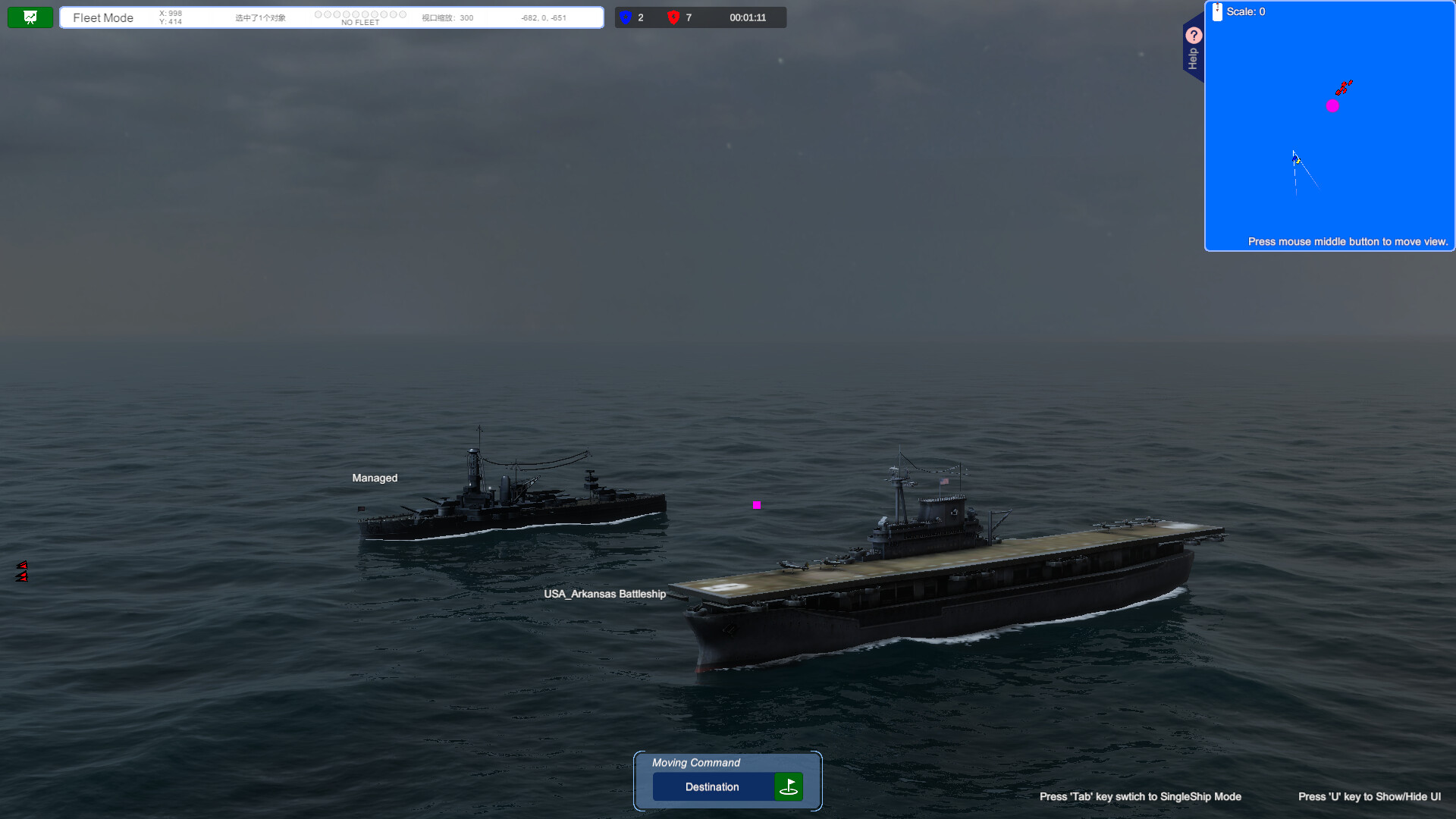Toggle the rightmost fleet assignment circle
The width and height of the screenshot is (1456, 819).
click(403, 14)
